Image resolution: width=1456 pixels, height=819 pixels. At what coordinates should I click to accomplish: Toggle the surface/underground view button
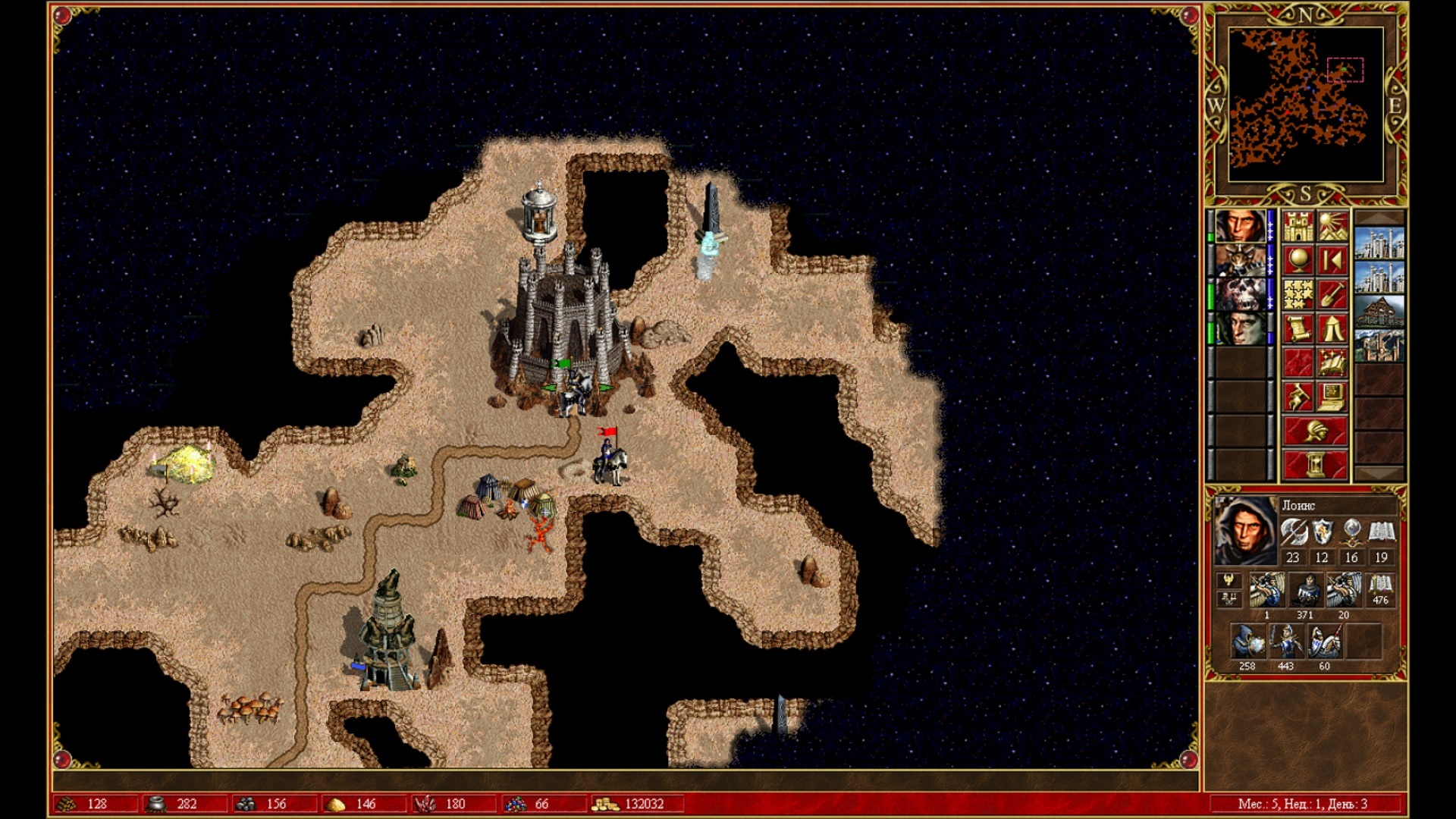(x=1332, y=227)
